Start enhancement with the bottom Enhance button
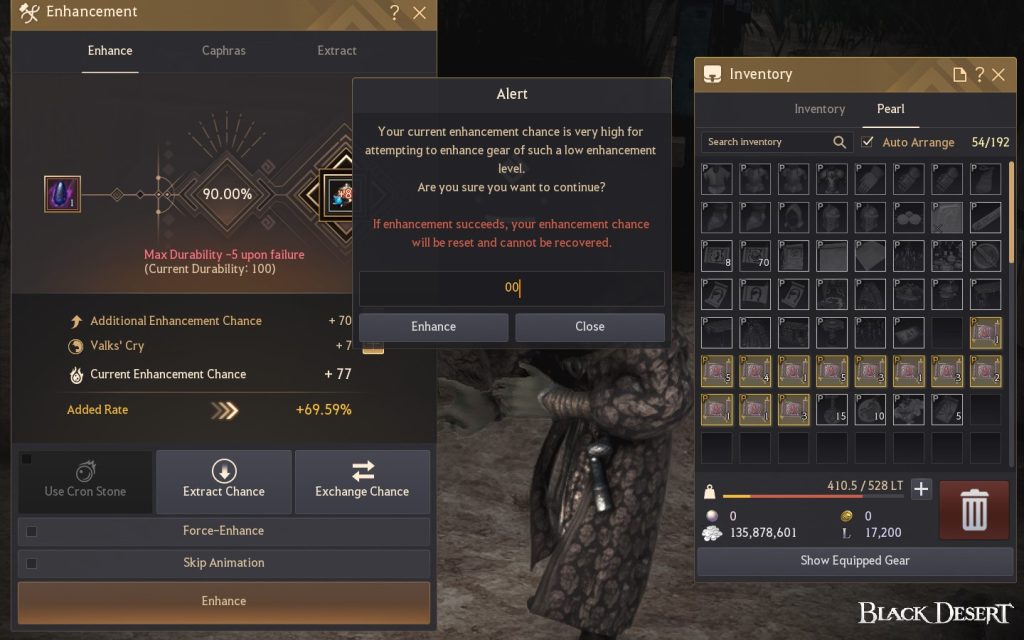This screenshot has width=1024, height=640. coord(224,602)
